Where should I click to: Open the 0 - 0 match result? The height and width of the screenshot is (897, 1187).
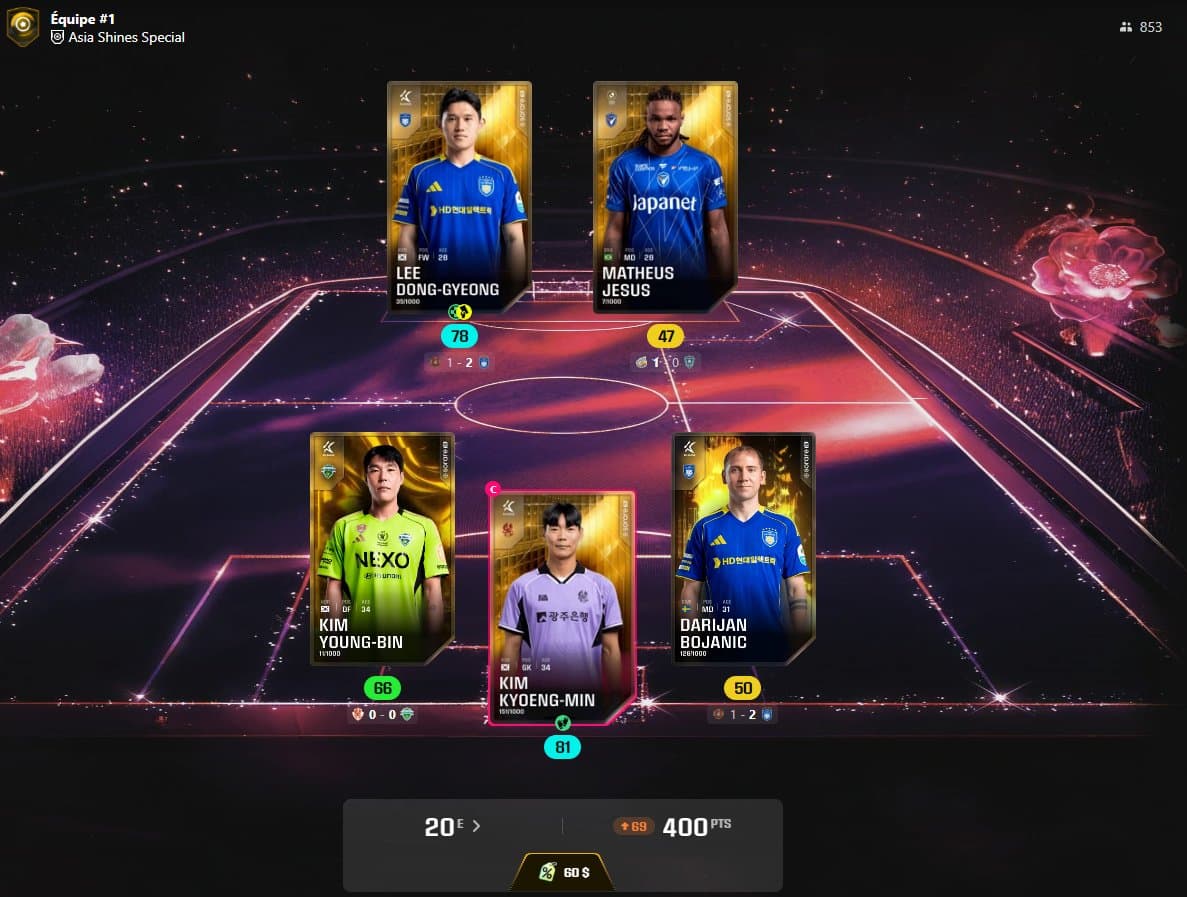tap(382, 714)
